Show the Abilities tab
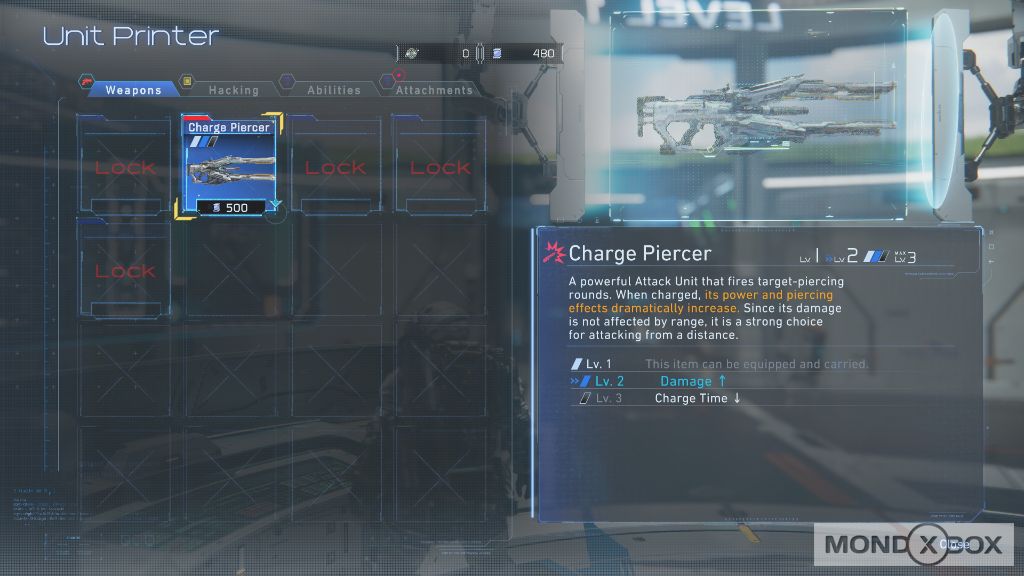This screenshot has height=576, width=1024. pos(334,90)
